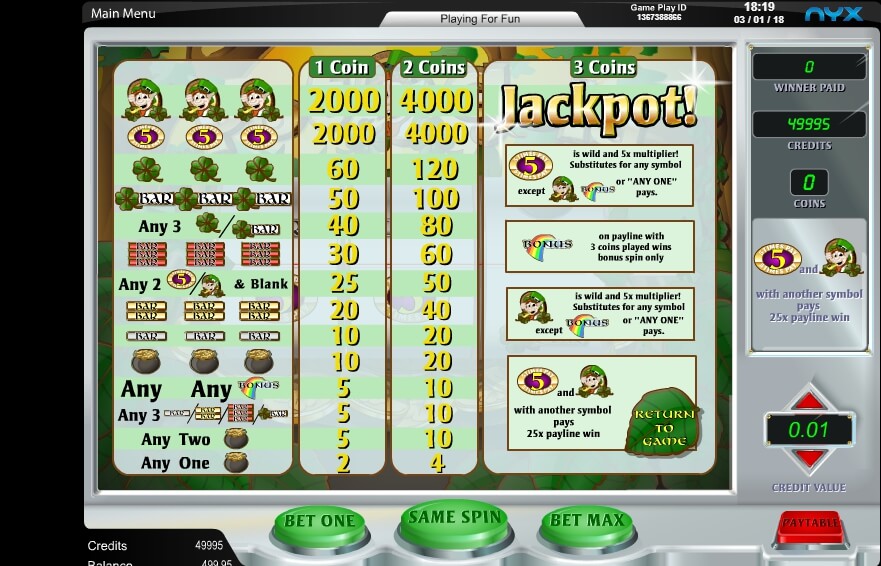881x566 pixels.
Task: Click the BET ONE button
Action: (320, 521)
